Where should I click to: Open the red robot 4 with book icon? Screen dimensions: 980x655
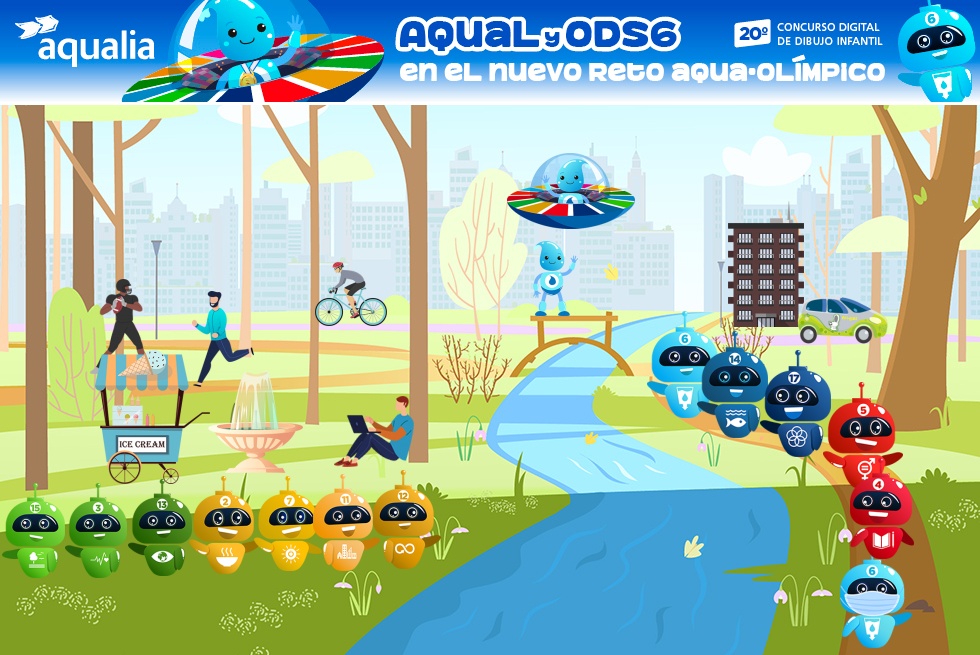880,512
